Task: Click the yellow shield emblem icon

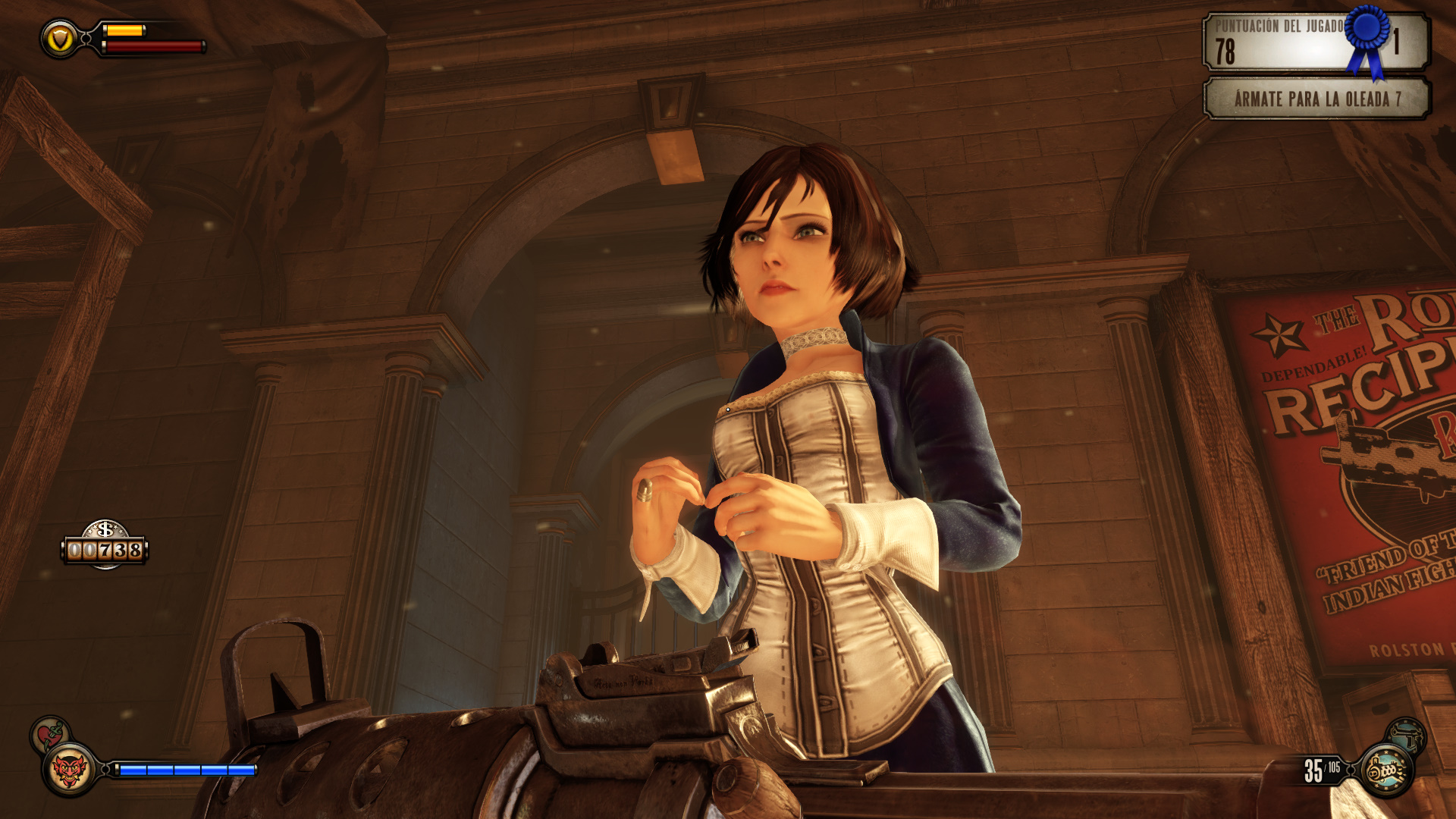Action: point(60,39)
